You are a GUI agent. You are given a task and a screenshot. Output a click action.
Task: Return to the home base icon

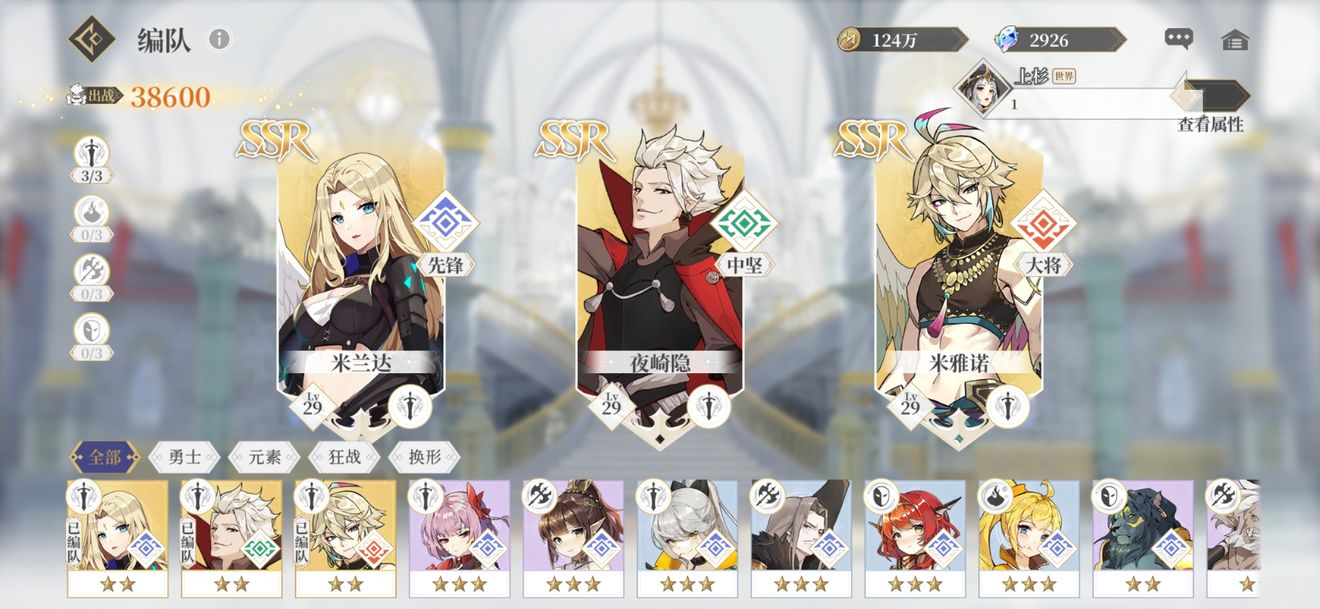point(1235,40)
